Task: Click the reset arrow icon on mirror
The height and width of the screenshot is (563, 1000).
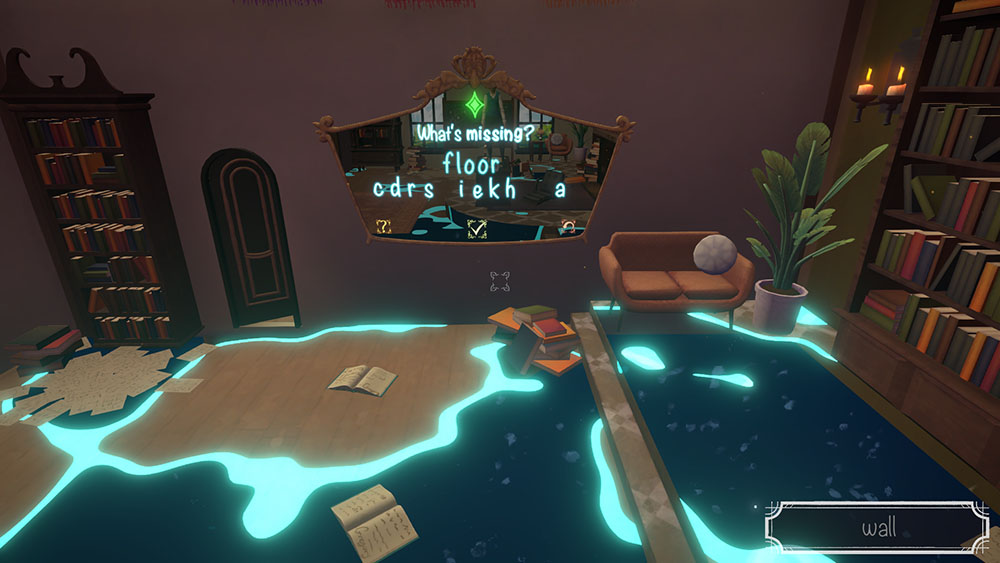Action: [x=568, y=227]
